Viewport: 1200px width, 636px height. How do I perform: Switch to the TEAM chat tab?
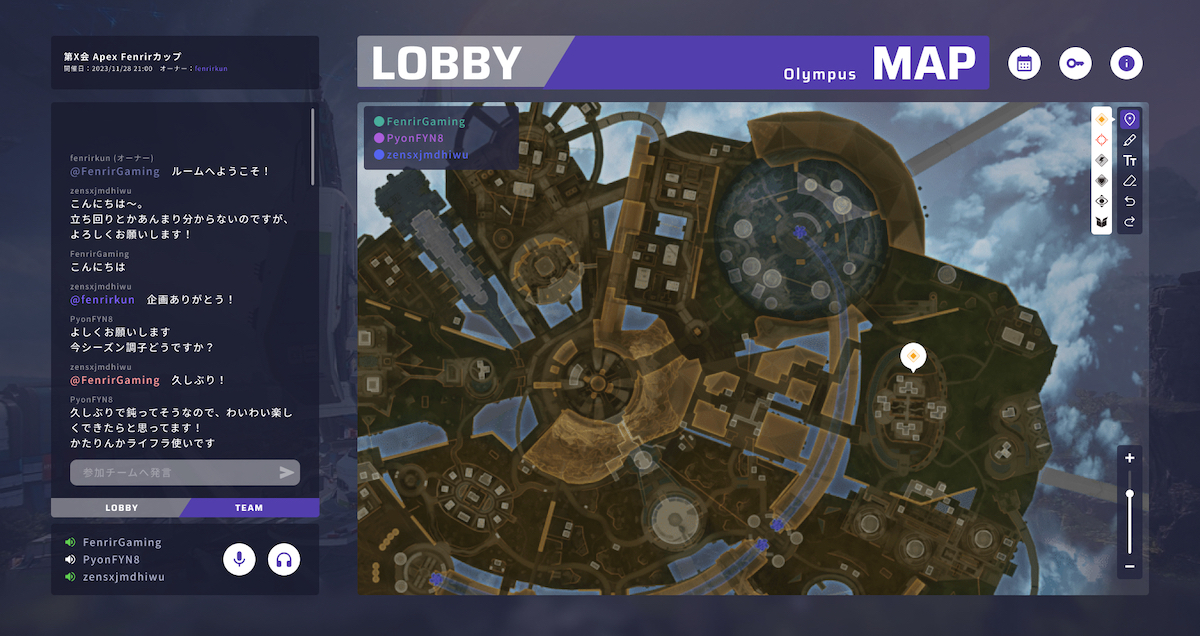coord(249,508)
